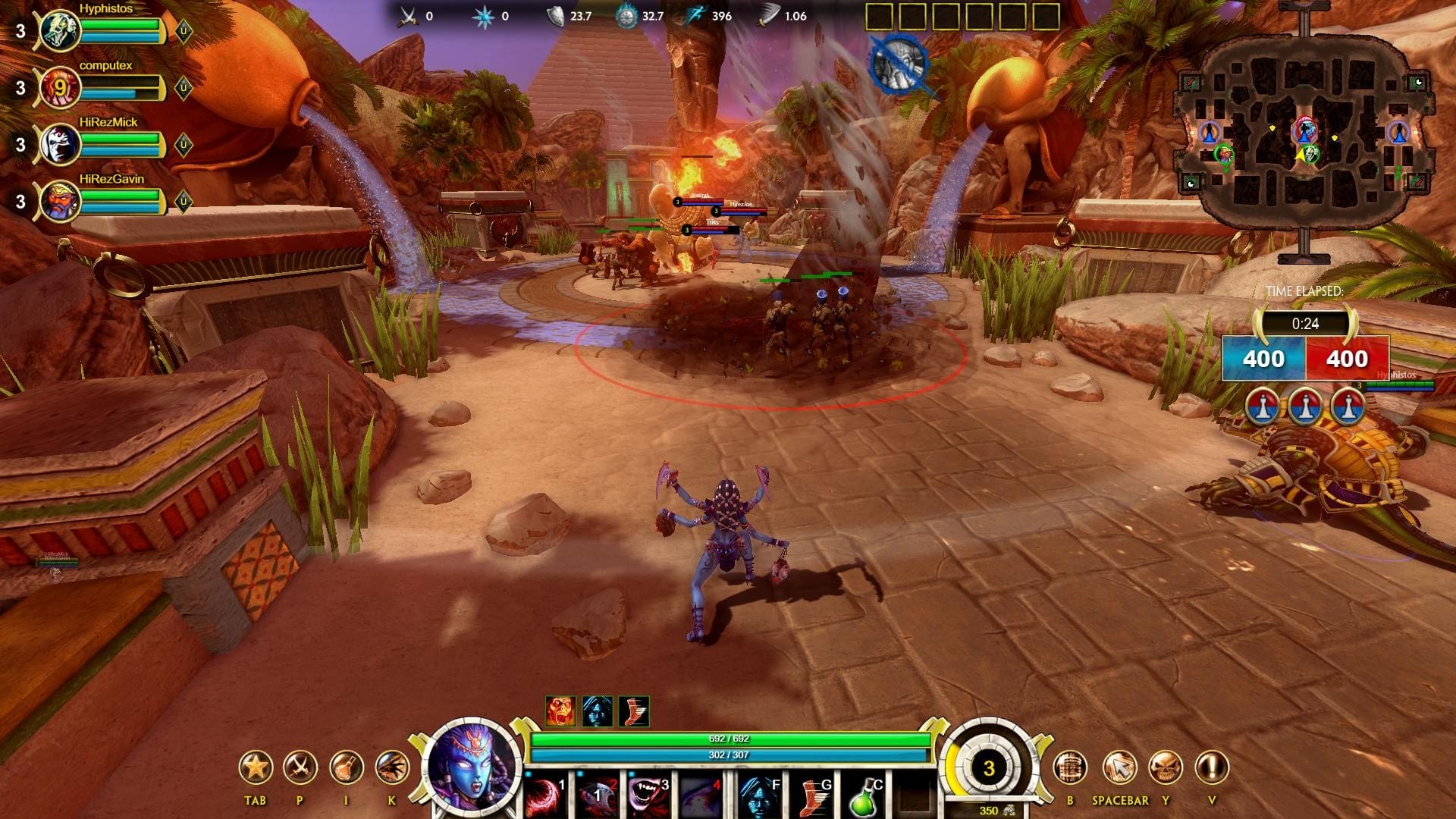
Task: Drink the green potion consumable
Action: pos(863,796)
